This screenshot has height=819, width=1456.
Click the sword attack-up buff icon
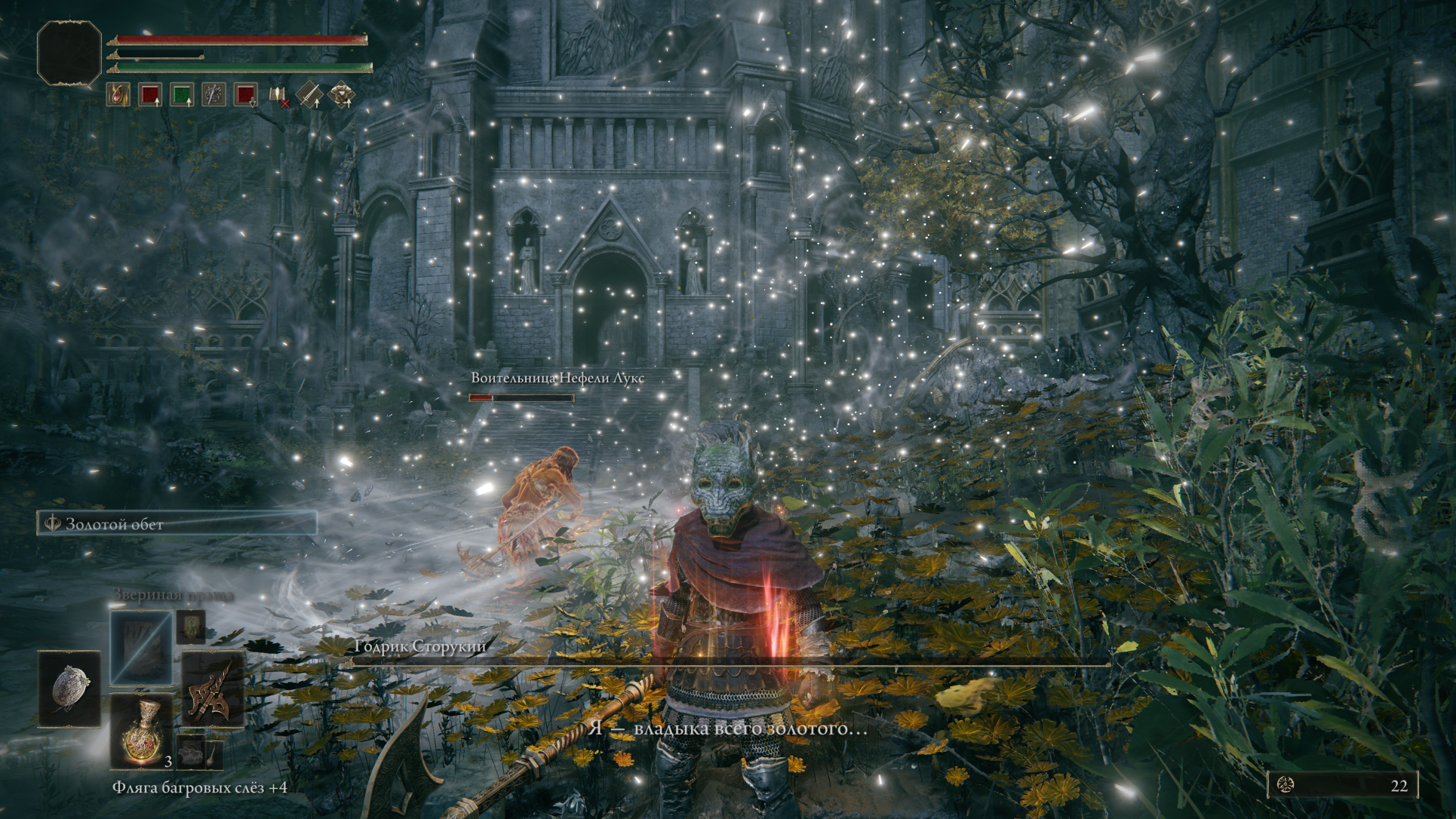pos(309,95)
